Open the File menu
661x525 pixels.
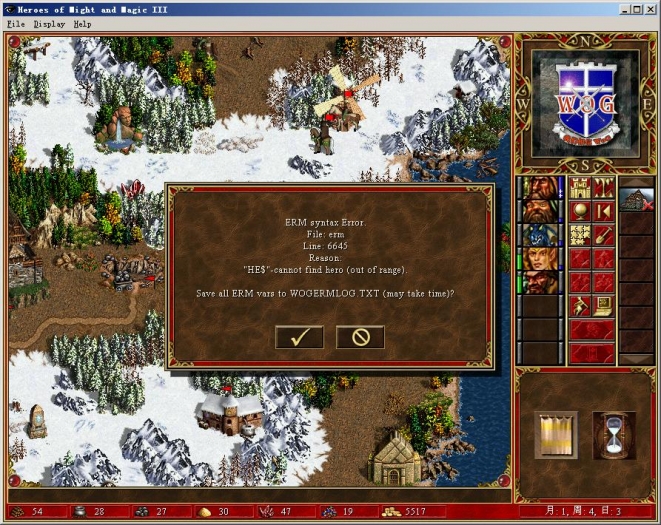coord(17,23)
